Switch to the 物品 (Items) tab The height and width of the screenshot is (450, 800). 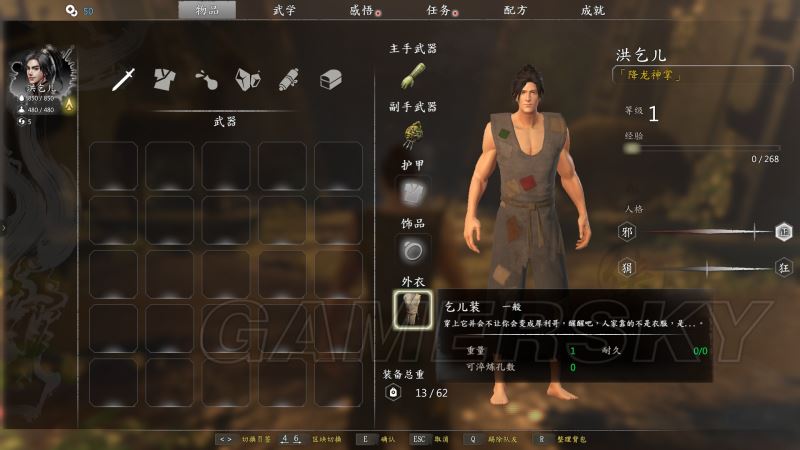pos(207,10)
